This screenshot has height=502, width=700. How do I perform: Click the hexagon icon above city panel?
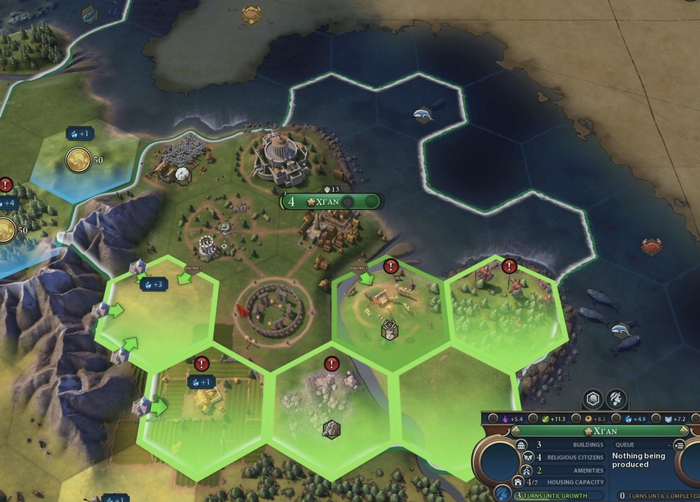click(593, 399)
